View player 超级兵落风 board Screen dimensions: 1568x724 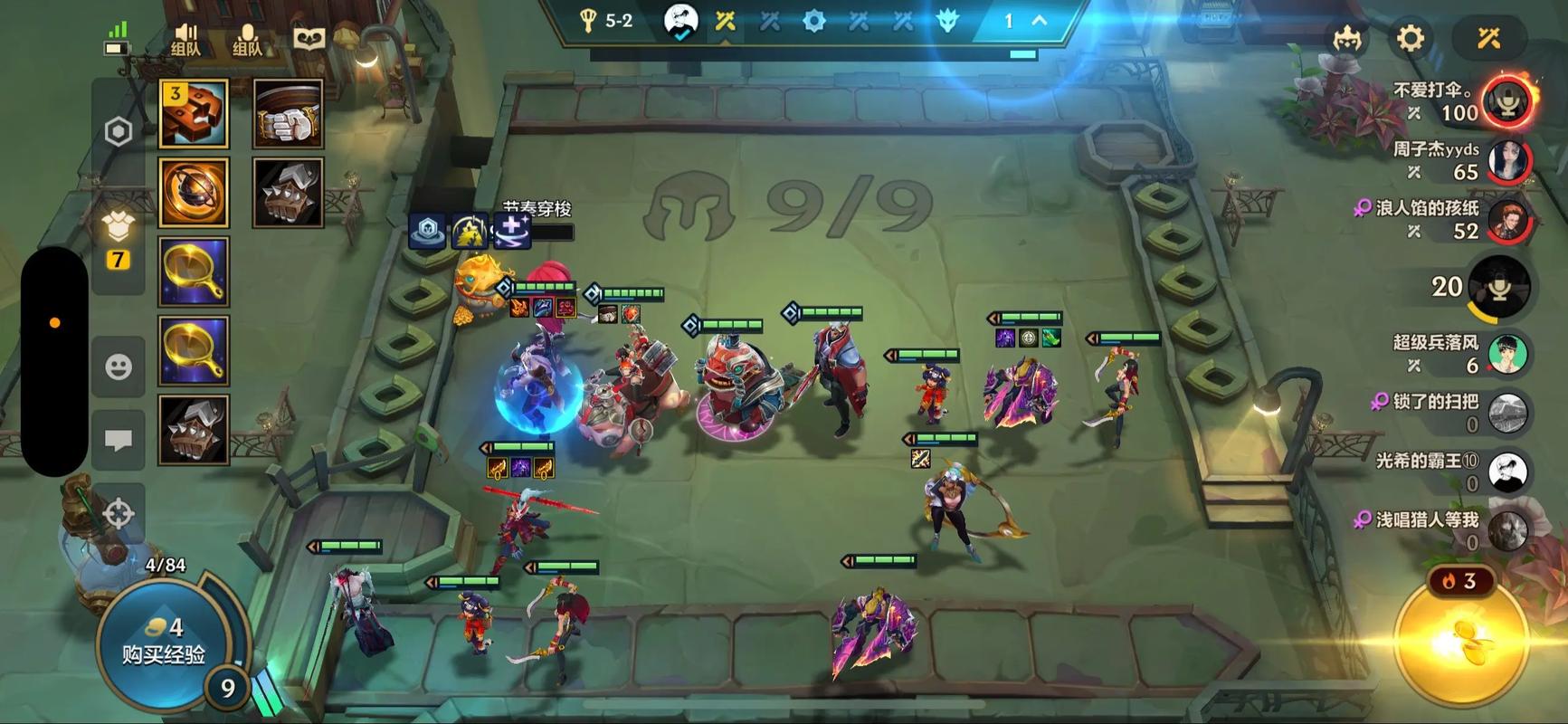(1507, 354)
